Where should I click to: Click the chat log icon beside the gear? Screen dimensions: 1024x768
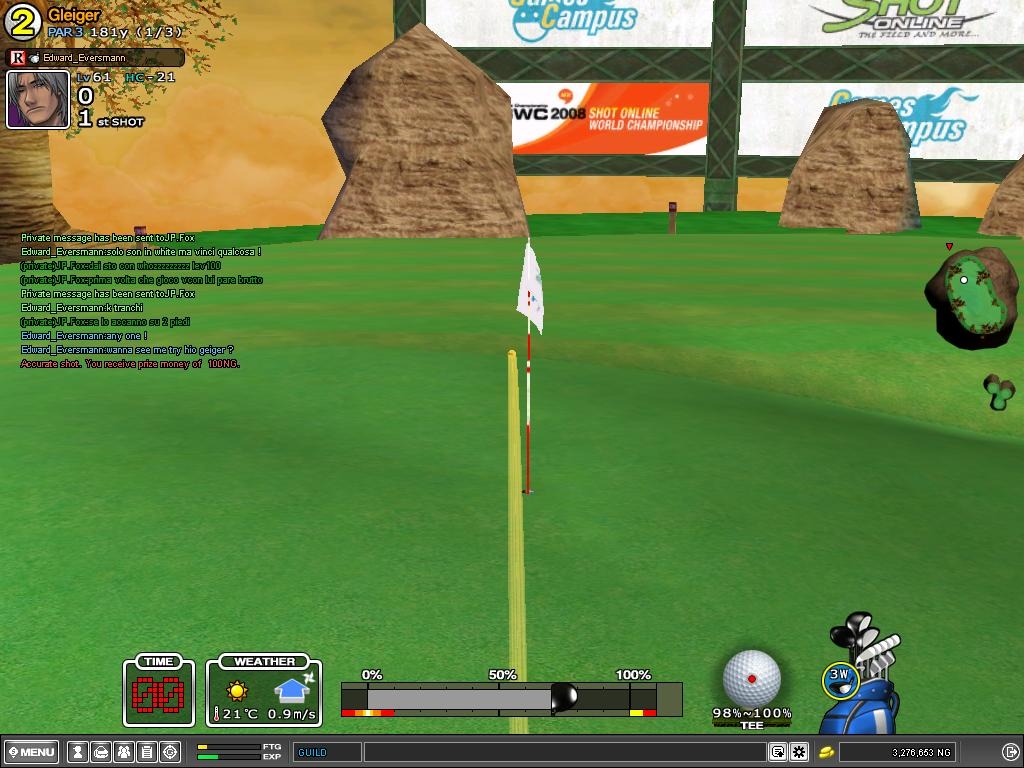777,752
